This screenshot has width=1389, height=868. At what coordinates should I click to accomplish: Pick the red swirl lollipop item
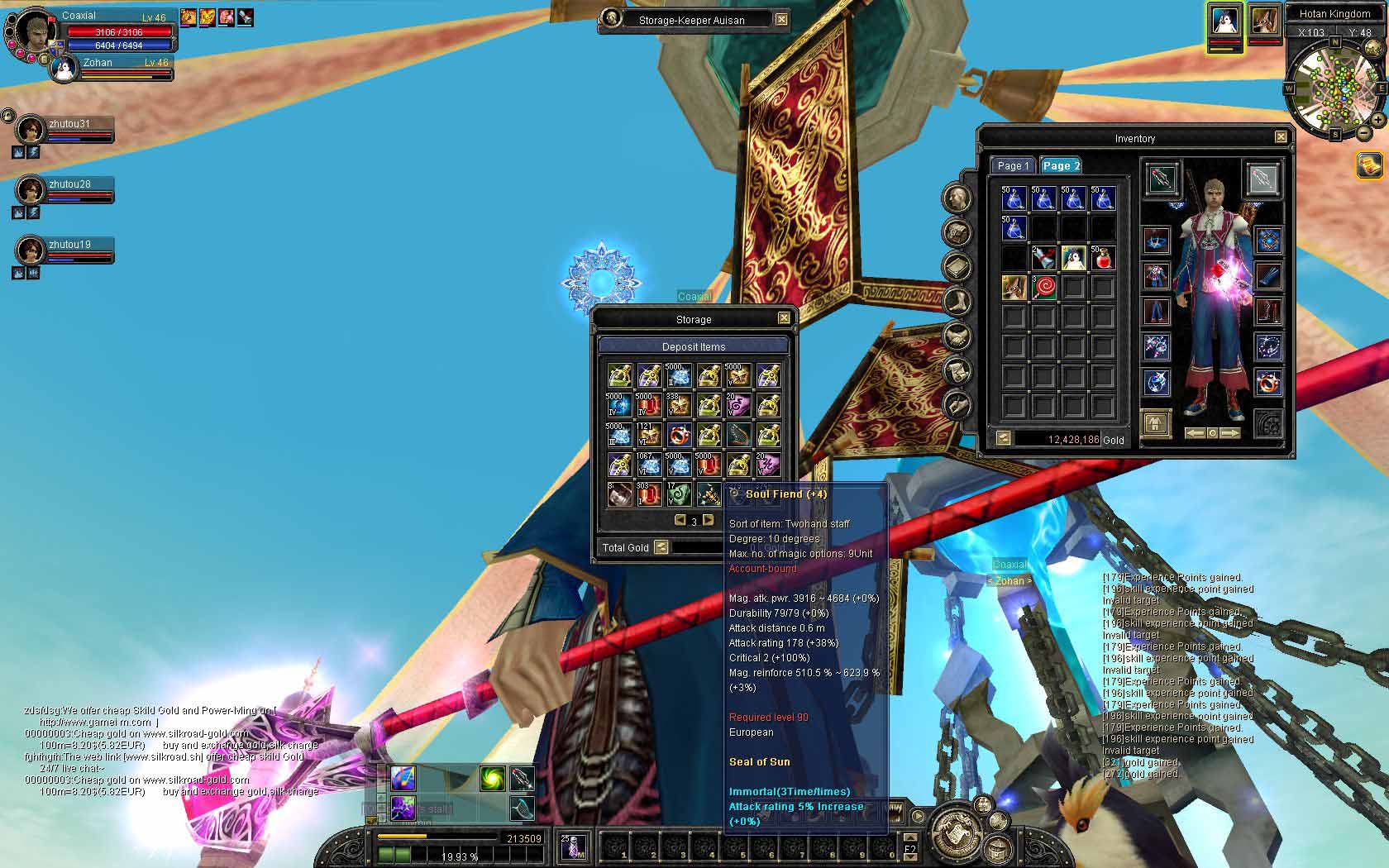[x=1044, y=288]
